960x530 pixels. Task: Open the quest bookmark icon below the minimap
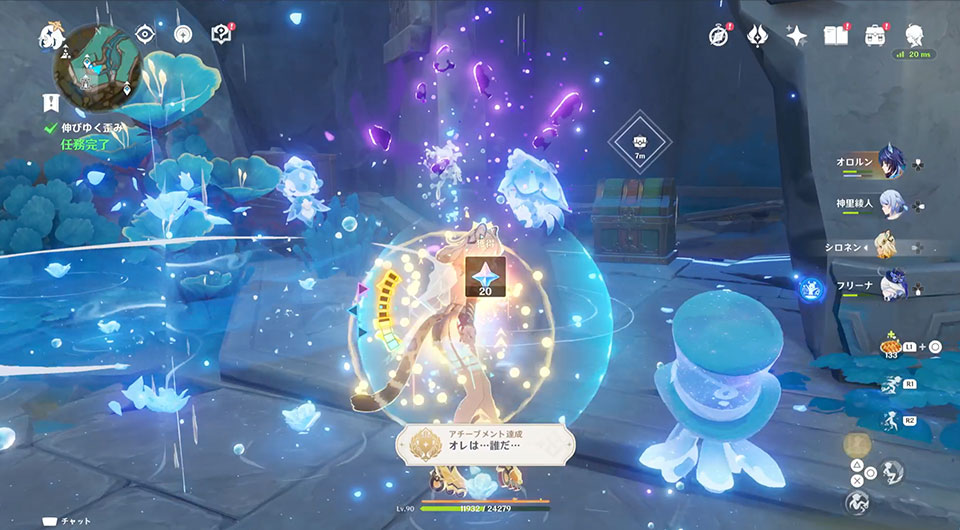pyautogui.click(x=50, y=102)
